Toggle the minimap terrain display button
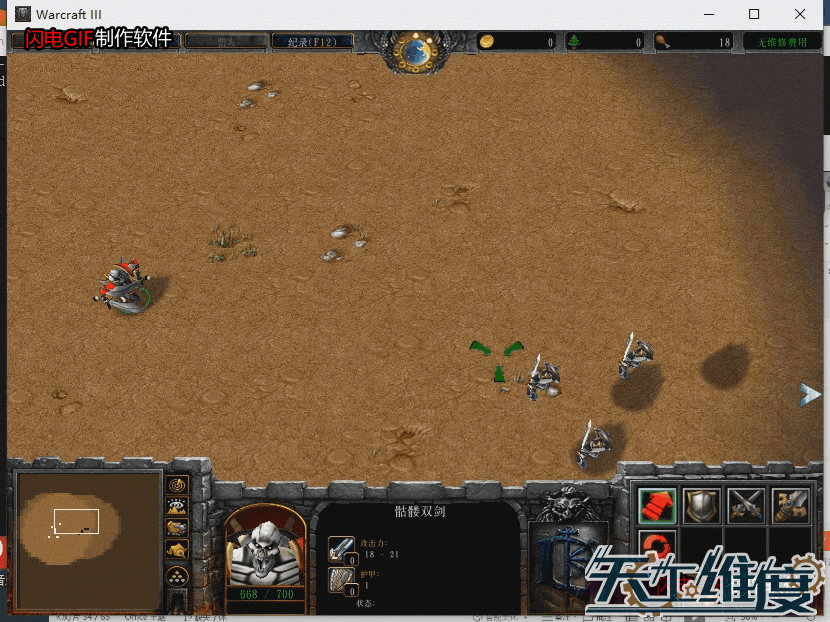830x622 pixels. pos(178,506)
